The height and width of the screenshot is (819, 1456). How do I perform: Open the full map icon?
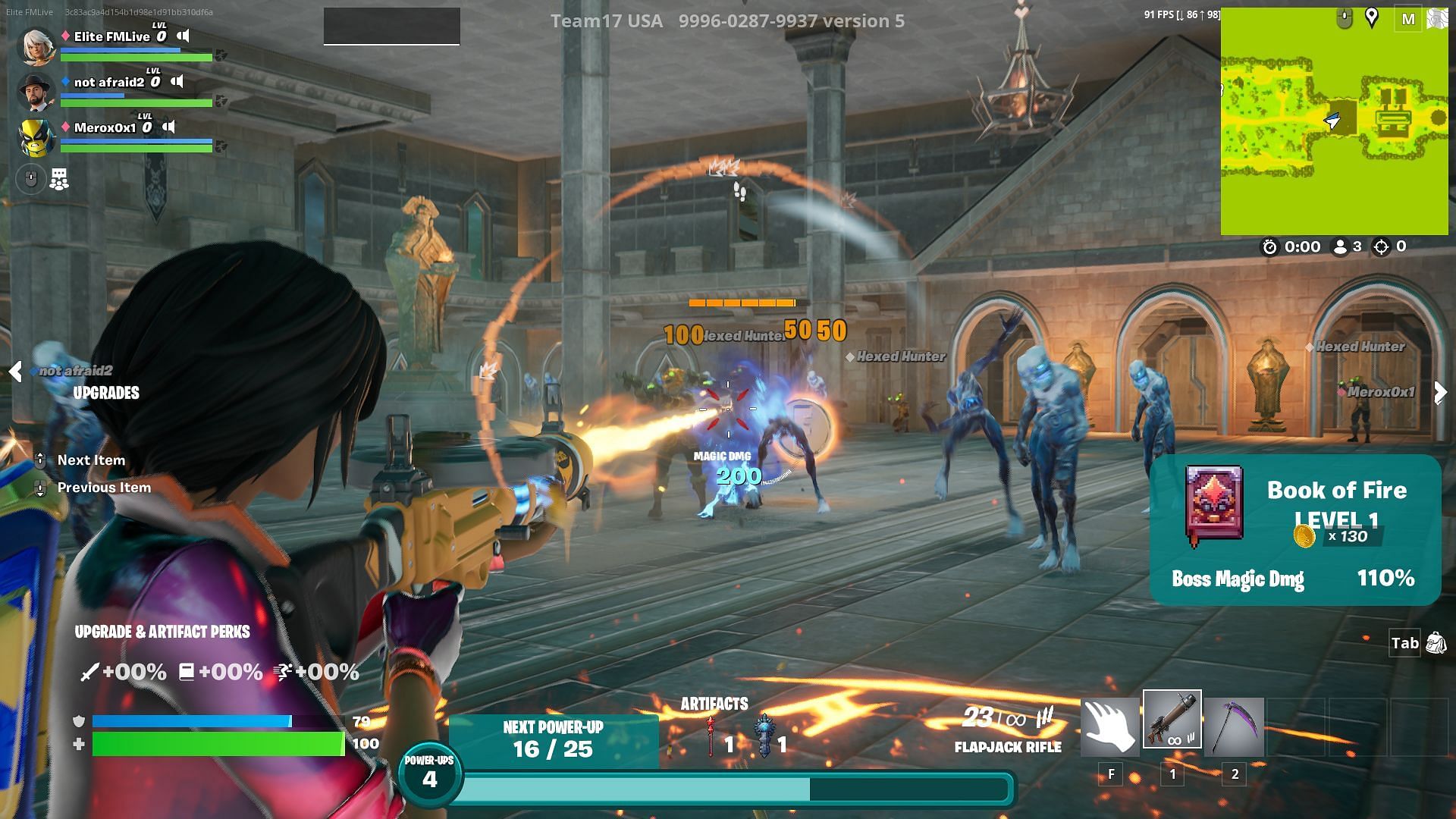click(x=1407, y=19)
